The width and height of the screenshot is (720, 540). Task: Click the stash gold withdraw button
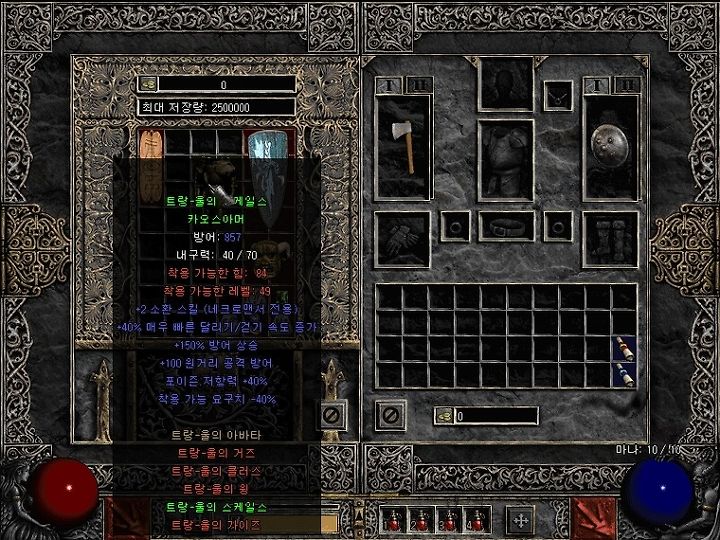coord(147,85)
